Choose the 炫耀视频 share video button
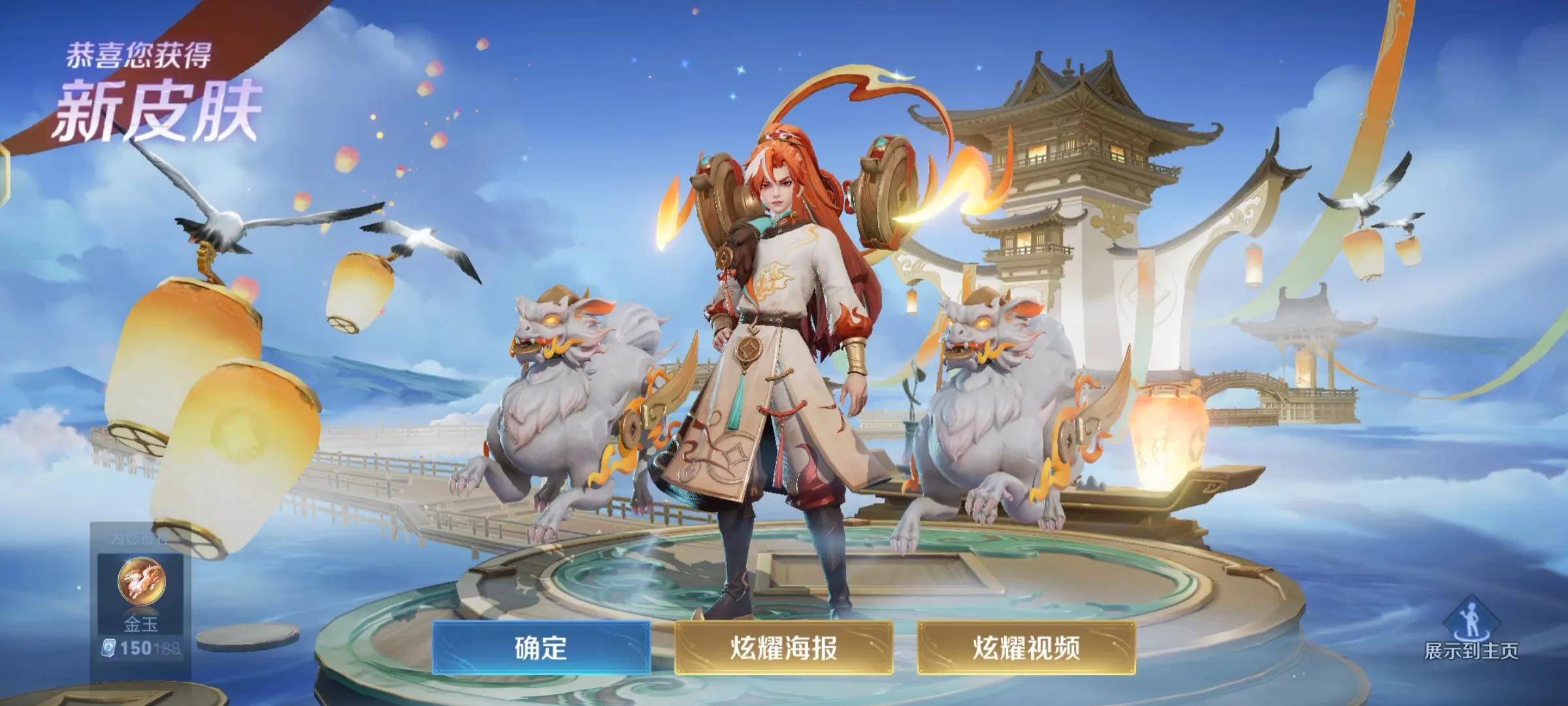Viewport: 1568px width, 706px height. 1026,648
